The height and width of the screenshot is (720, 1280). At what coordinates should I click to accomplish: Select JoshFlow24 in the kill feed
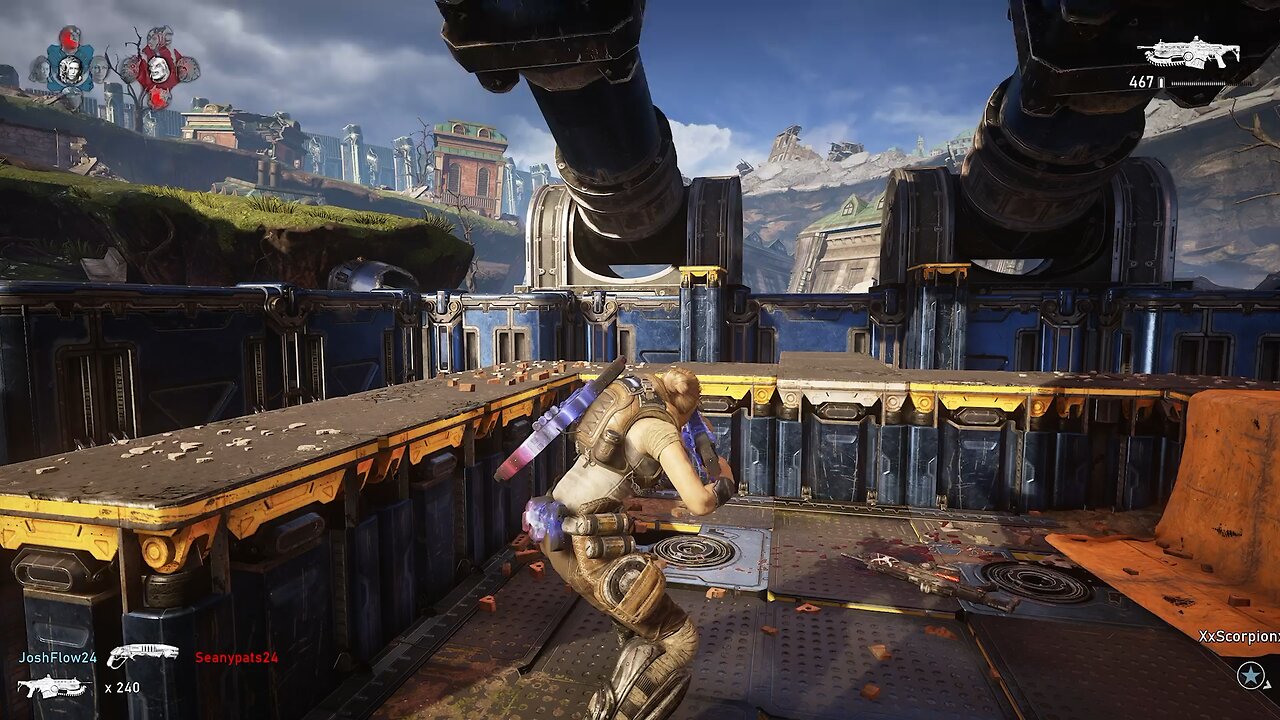pos(58,657)
